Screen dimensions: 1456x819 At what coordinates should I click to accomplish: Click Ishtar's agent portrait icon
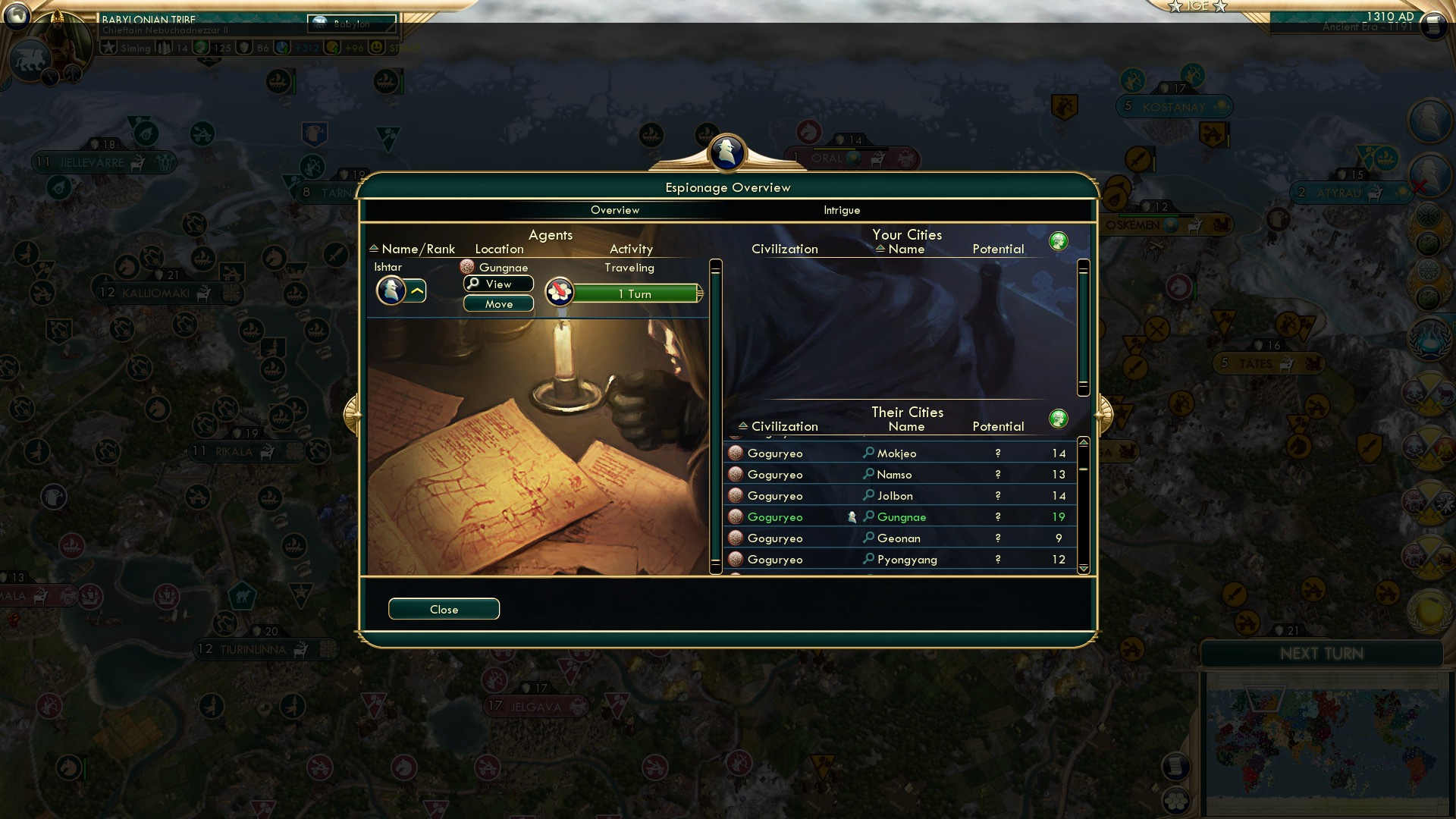click(391, 290)
